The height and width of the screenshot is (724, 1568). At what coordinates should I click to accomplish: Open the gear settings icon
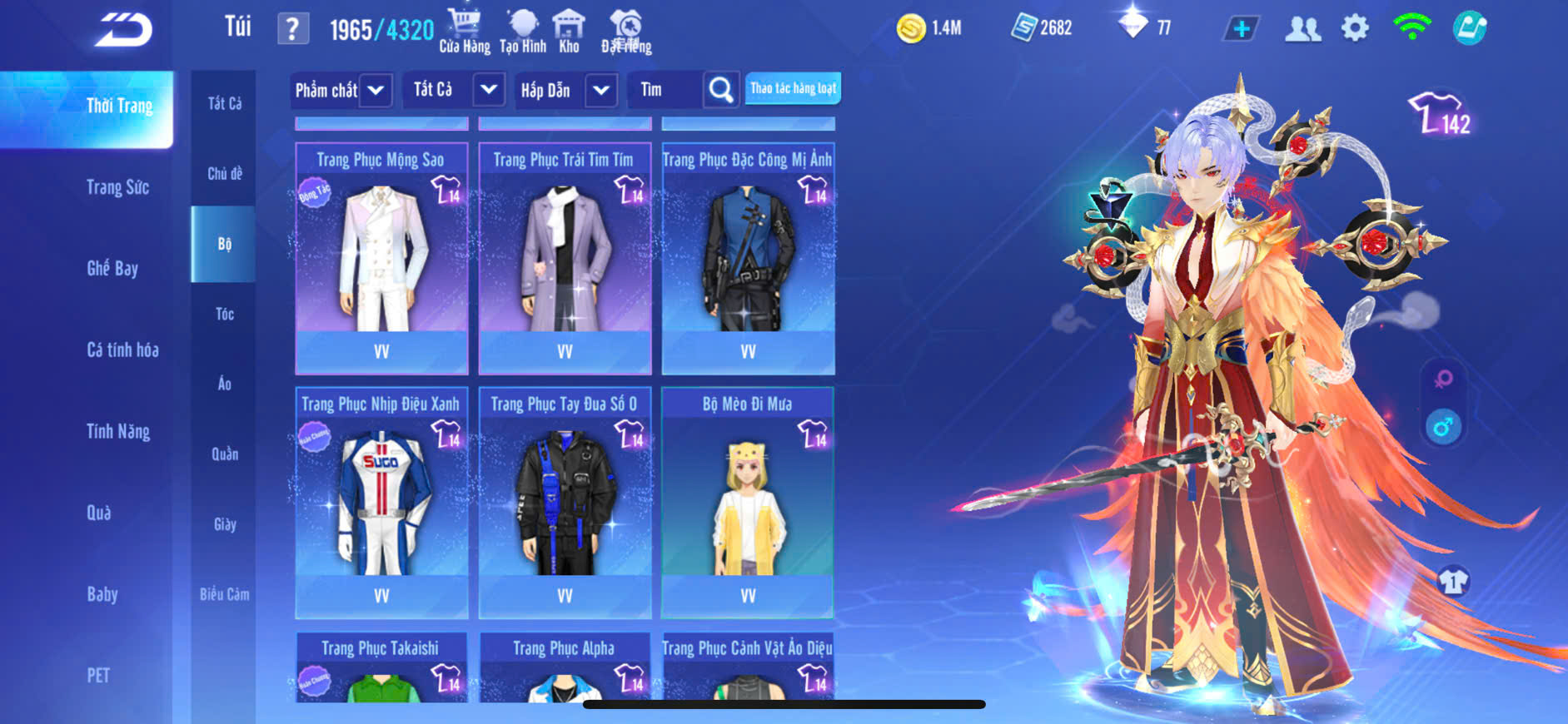click(x=1355, y=28)
